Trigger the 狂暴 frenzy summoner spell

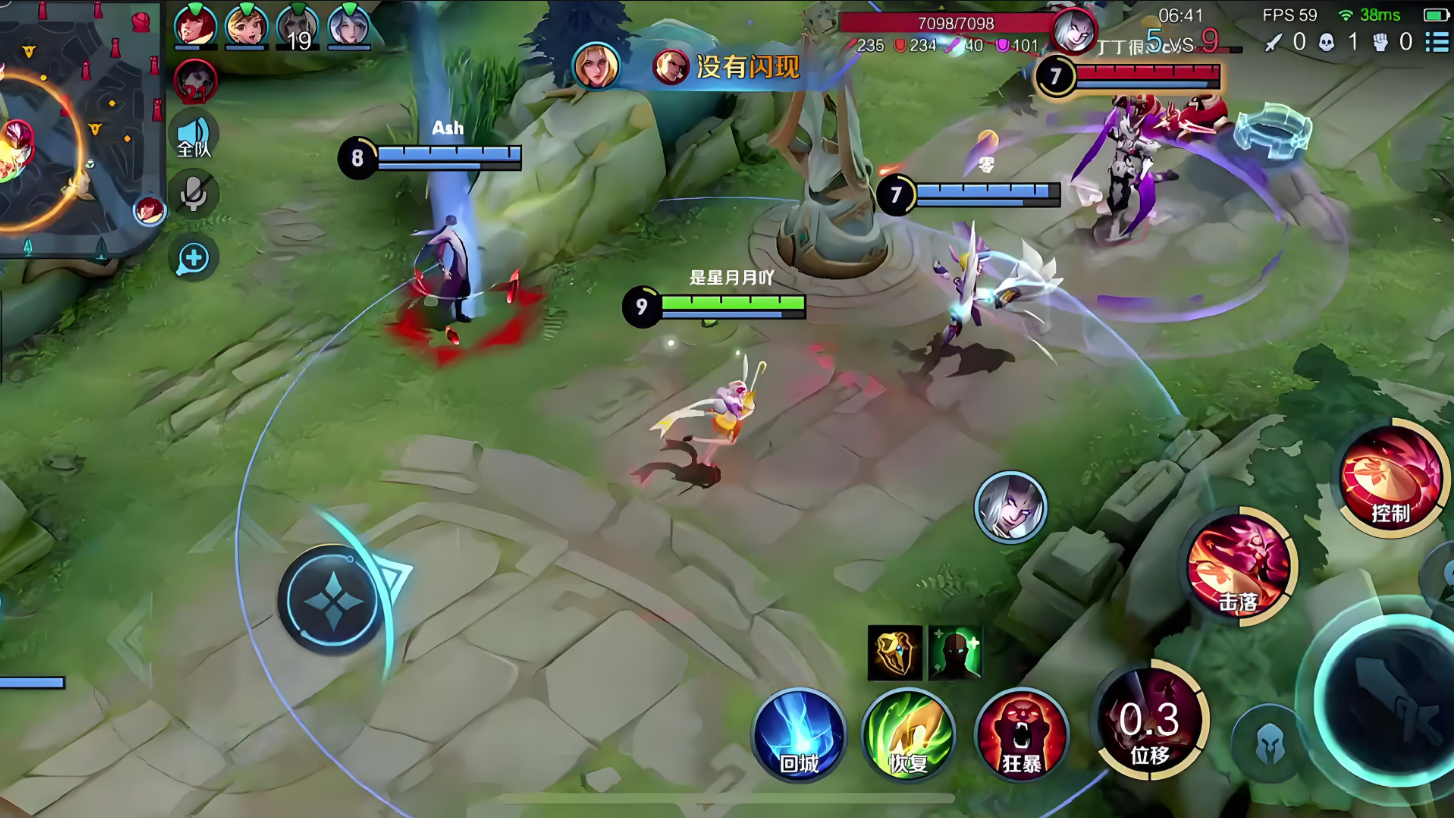[1021, 735]
